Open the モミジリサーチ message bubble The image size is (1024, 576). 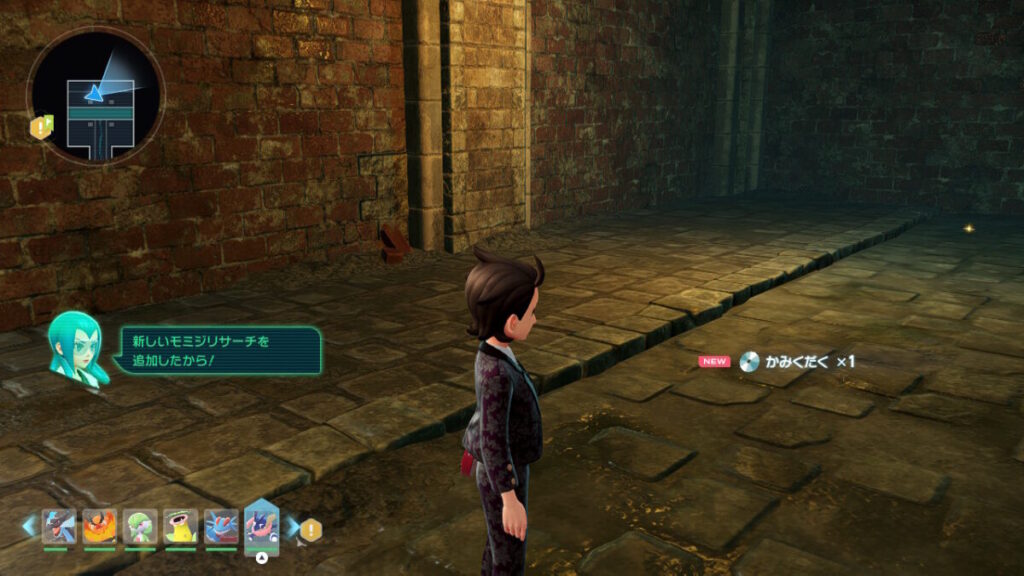point(220,351)
